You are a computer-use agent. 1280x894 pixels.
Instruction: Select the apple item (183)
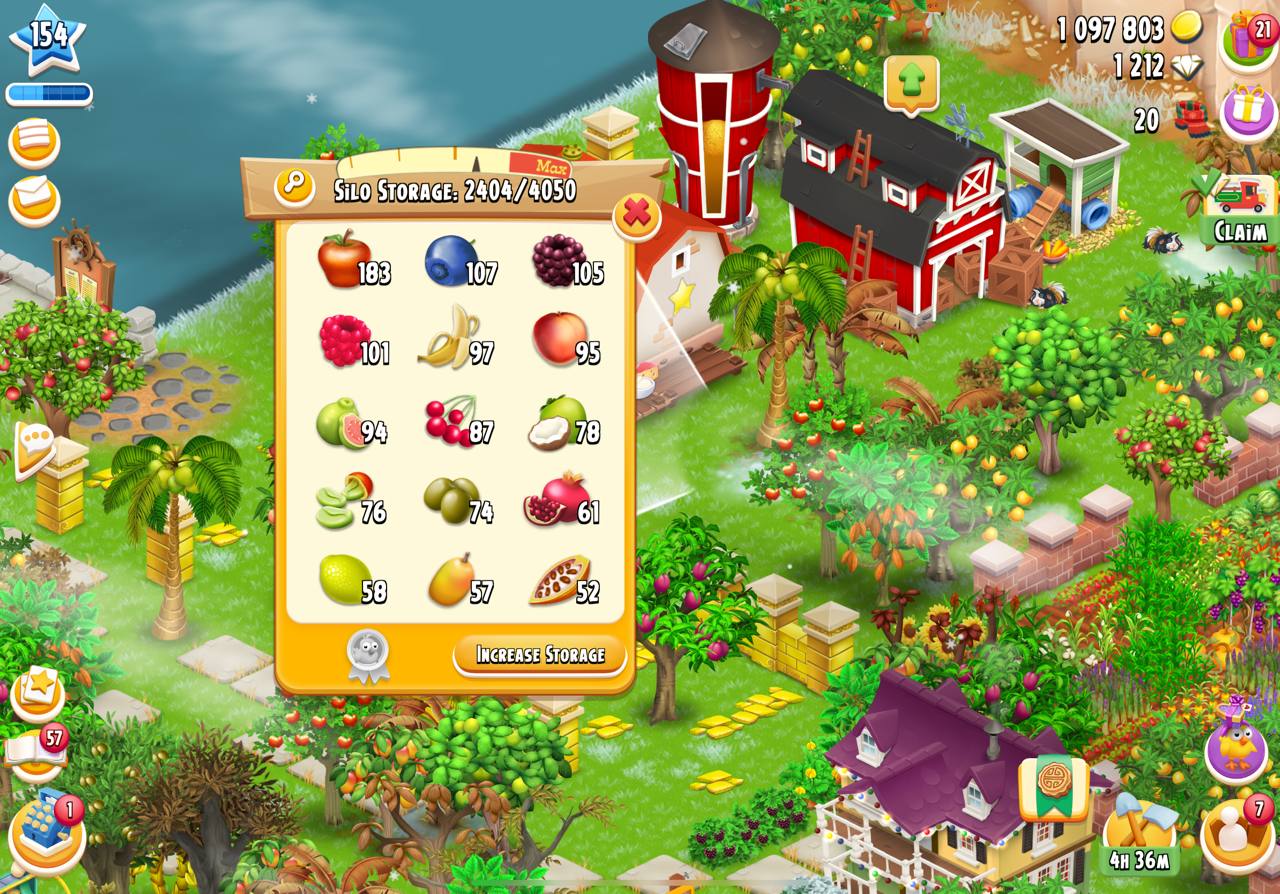tap(345, 259)
